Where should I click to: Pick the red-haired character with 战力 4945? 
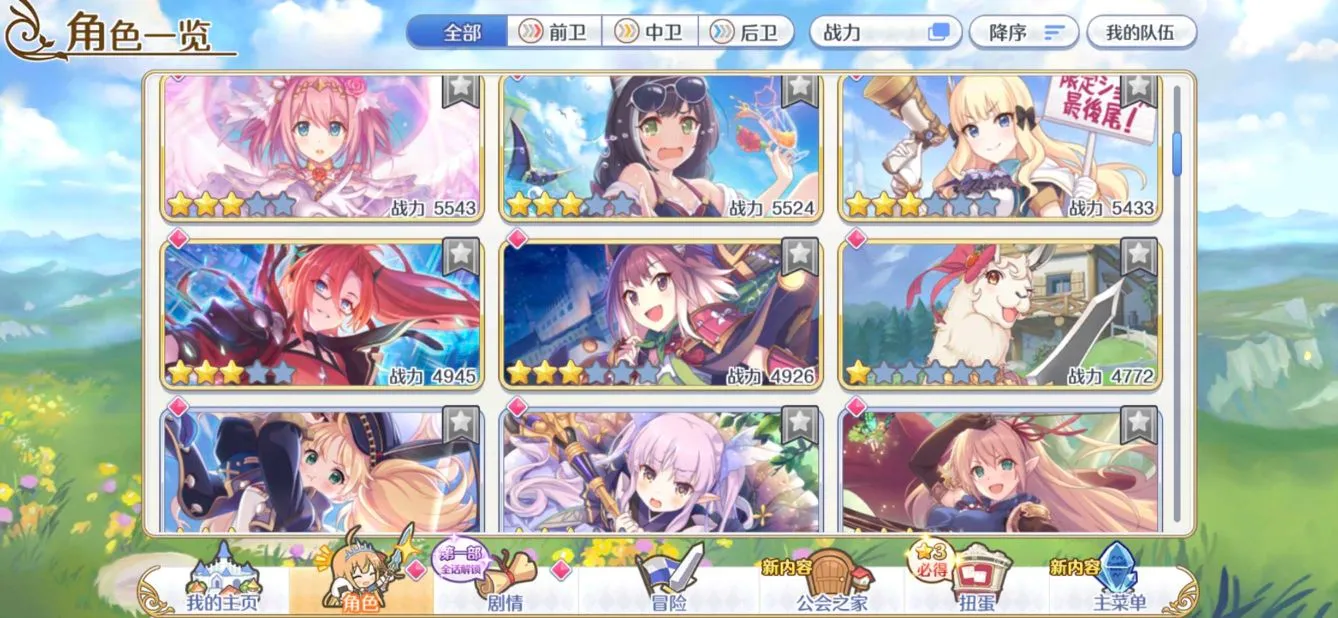click(x=322, y=314)
